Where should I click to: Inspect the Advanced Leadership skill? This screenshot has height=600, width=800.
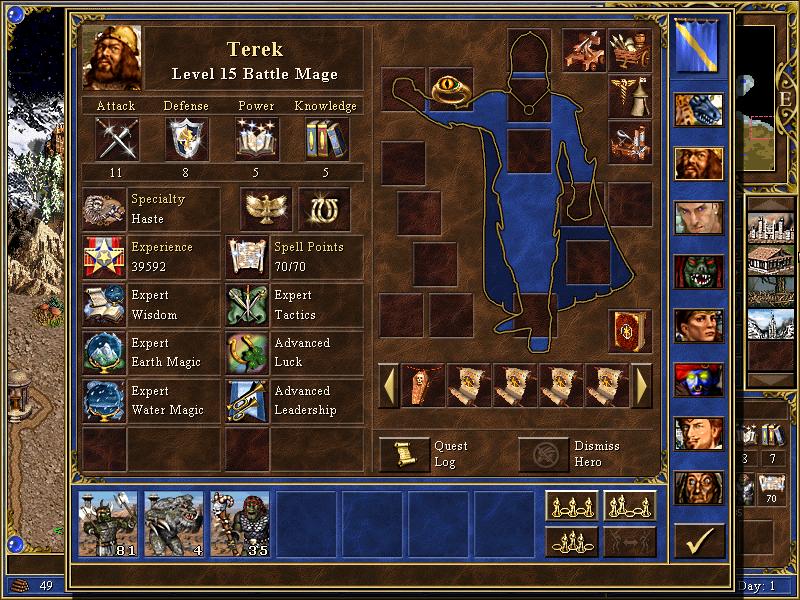(246, 401)
